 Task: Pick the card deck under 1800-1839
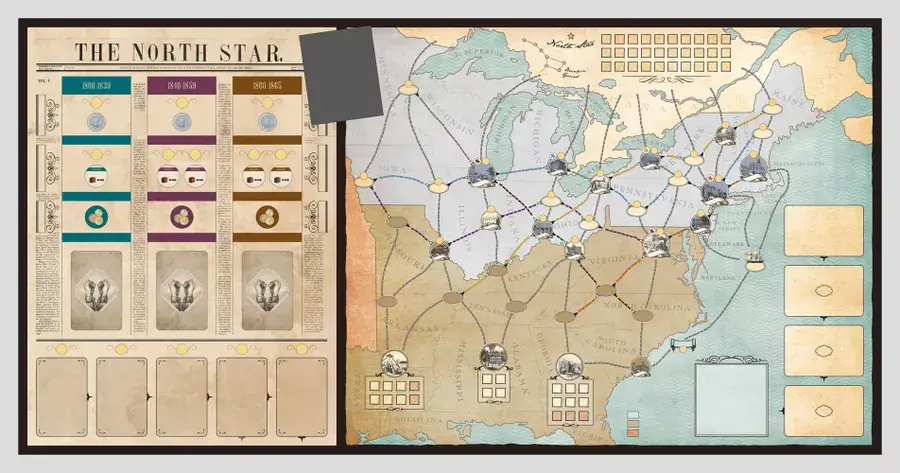(x=96, y=290)
